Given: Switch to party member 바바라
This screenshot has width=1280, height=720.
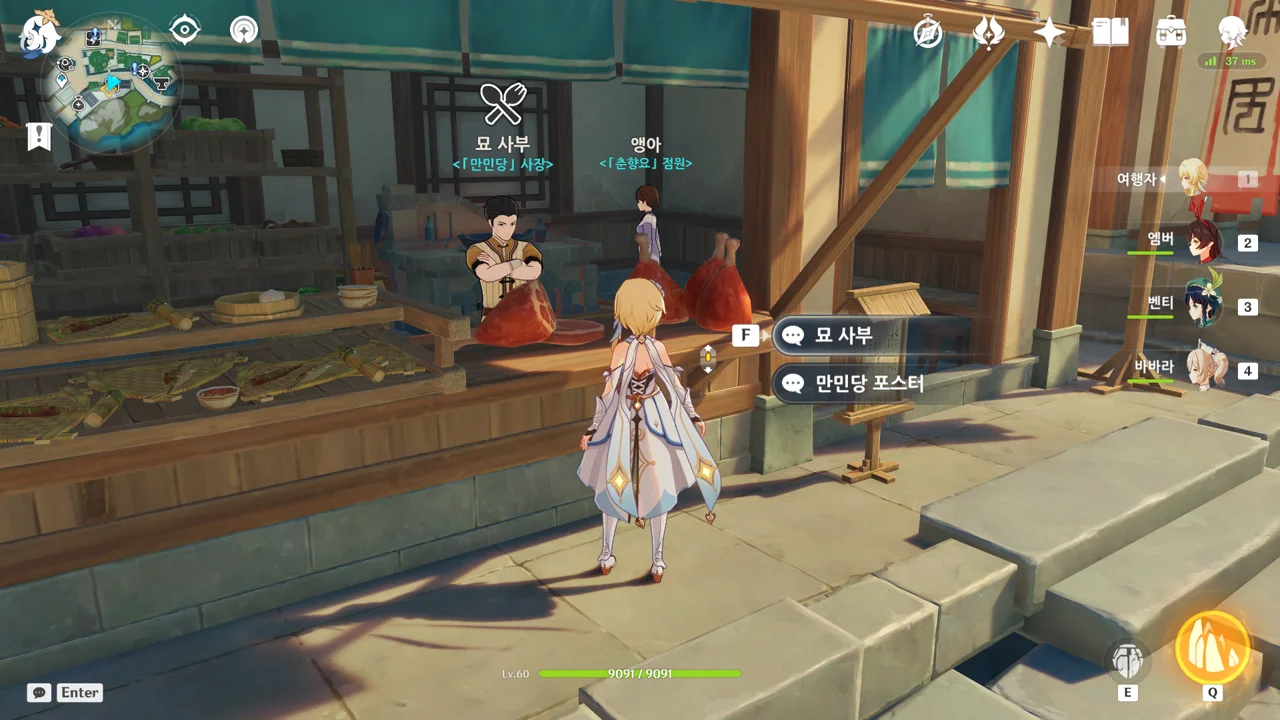Looking at the screenshot, I should (1204, 369).
